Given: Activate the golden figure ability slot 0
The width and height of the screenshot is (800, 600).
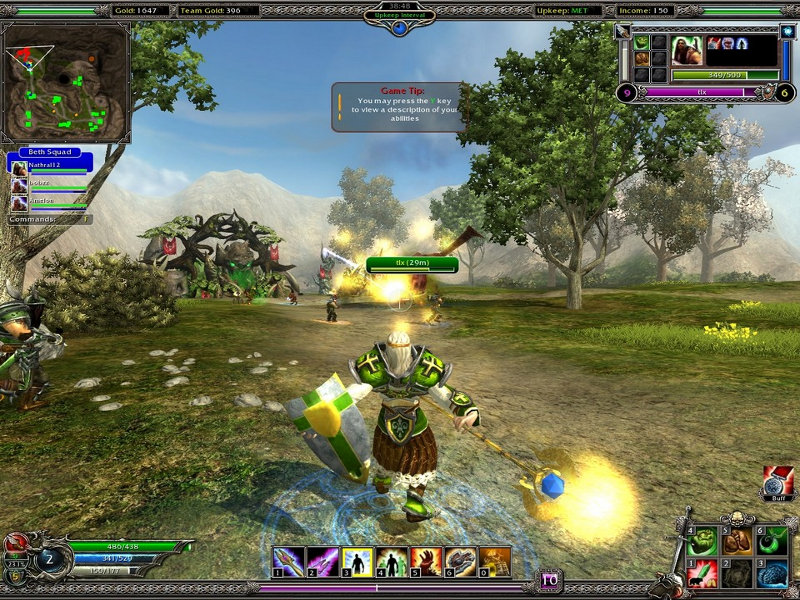Looking at the screenshot, I should pos(495,561).
